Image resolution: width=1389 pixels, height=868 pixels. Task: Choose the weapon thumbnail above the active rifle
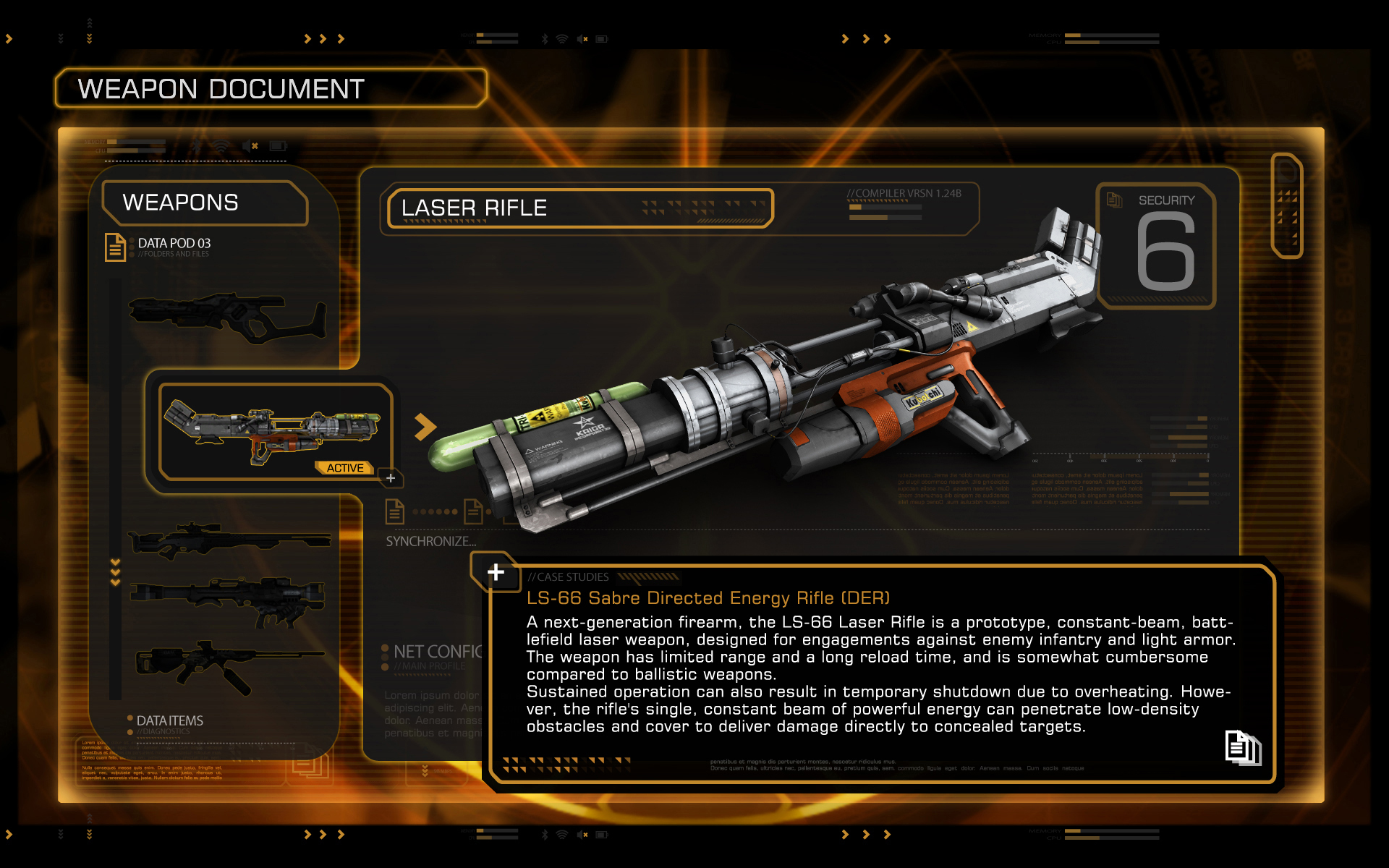click(x=228, y=317)
